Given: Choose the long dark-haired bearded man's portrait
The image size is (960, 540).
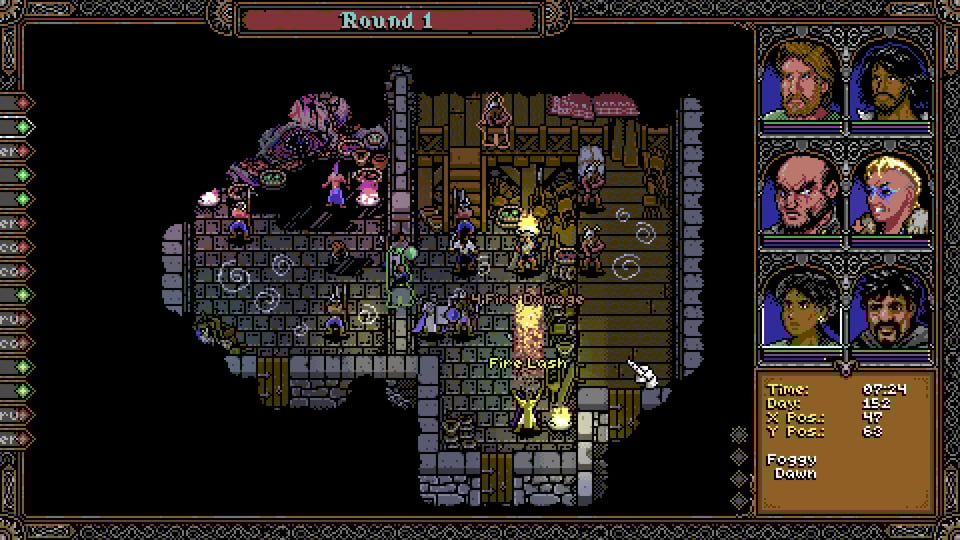Looking at the screenshot, I should tap(891, 79).
